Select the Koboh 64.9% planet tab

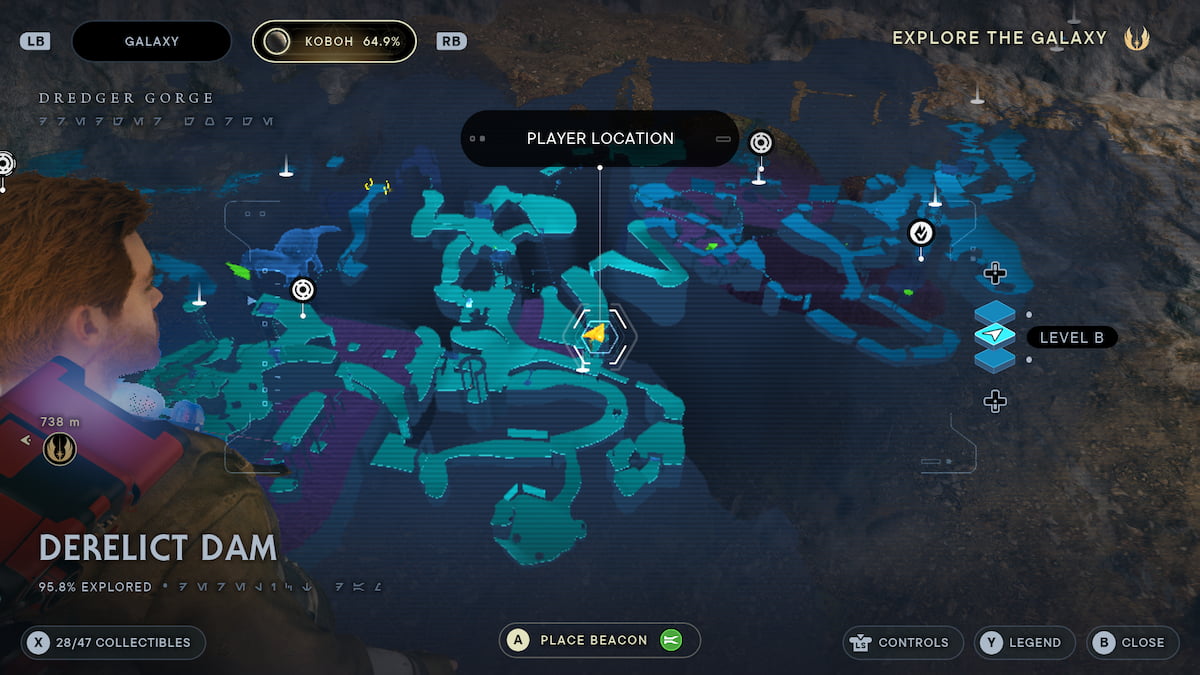(334, 42)
